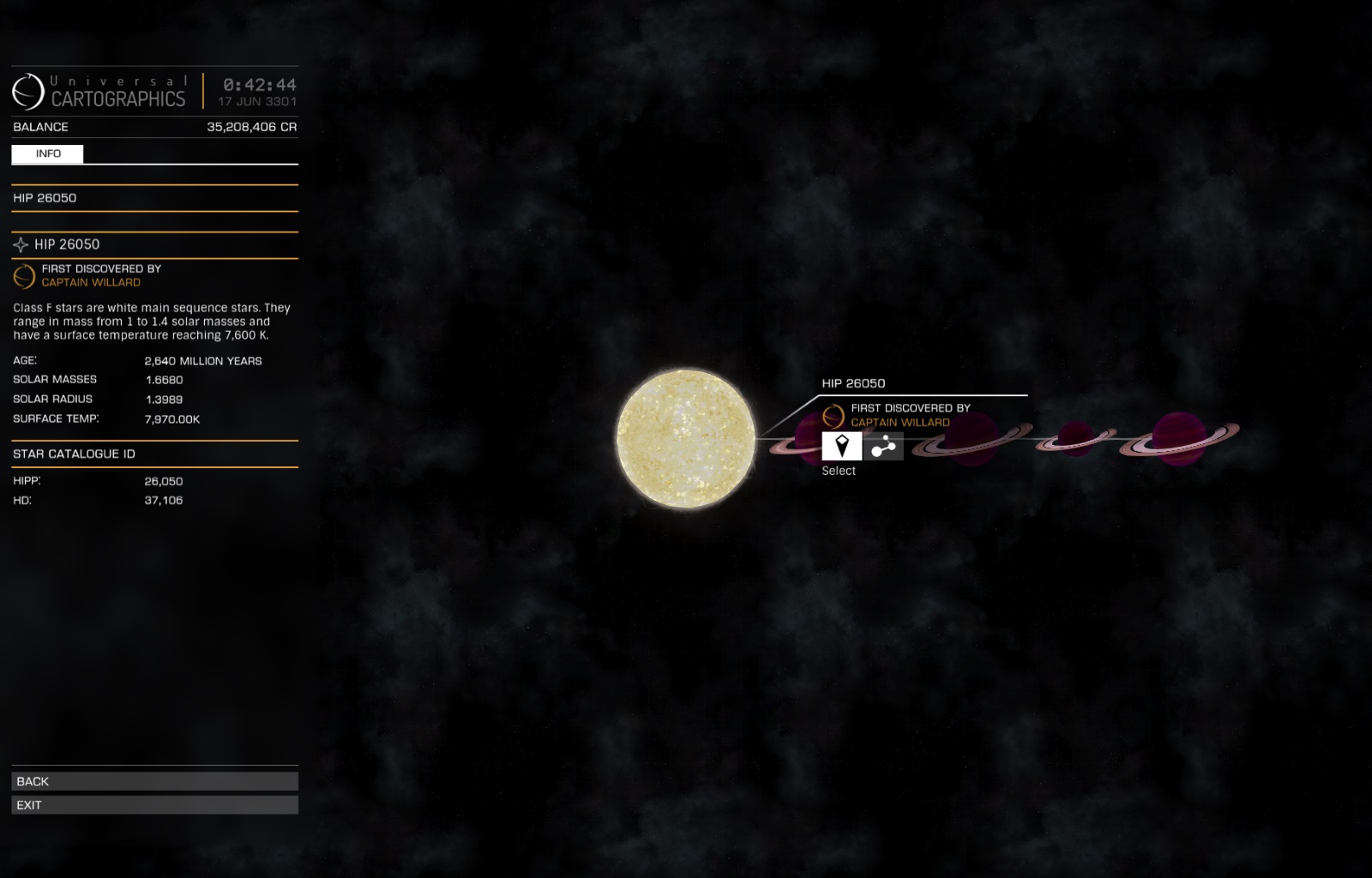Click the HIP 26050 tooltip label above the star
The height and width of the screenshot is (878, 1372).
click(853, 383)
